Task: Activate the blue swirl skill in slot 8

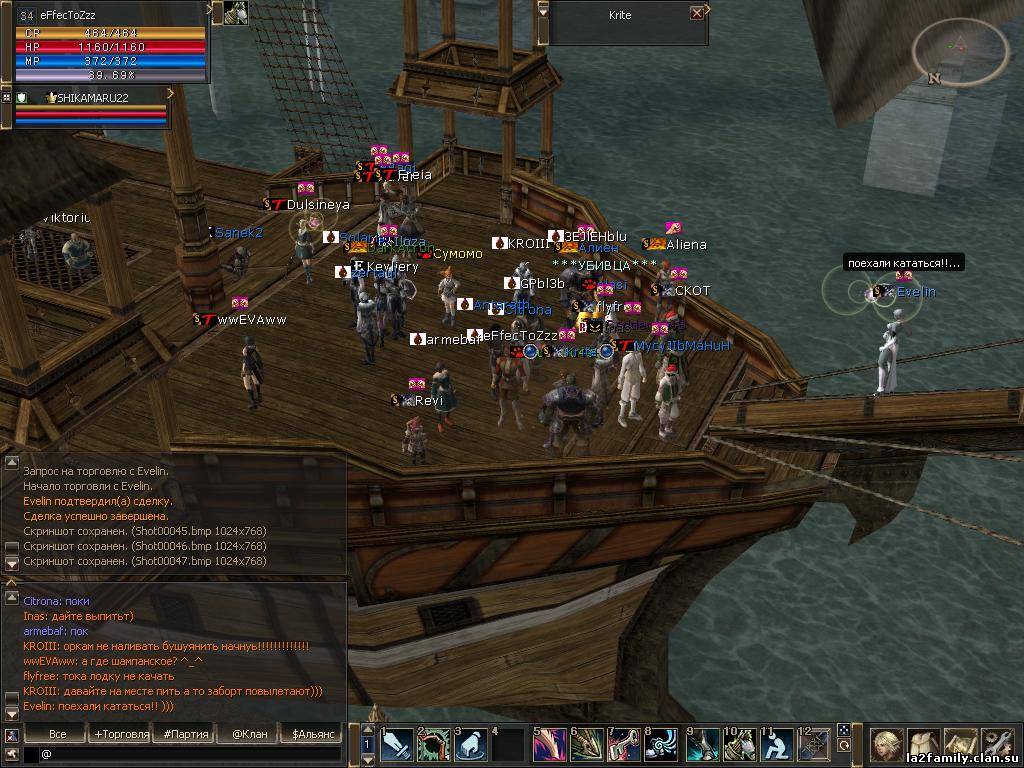Action: pos(661,745)
